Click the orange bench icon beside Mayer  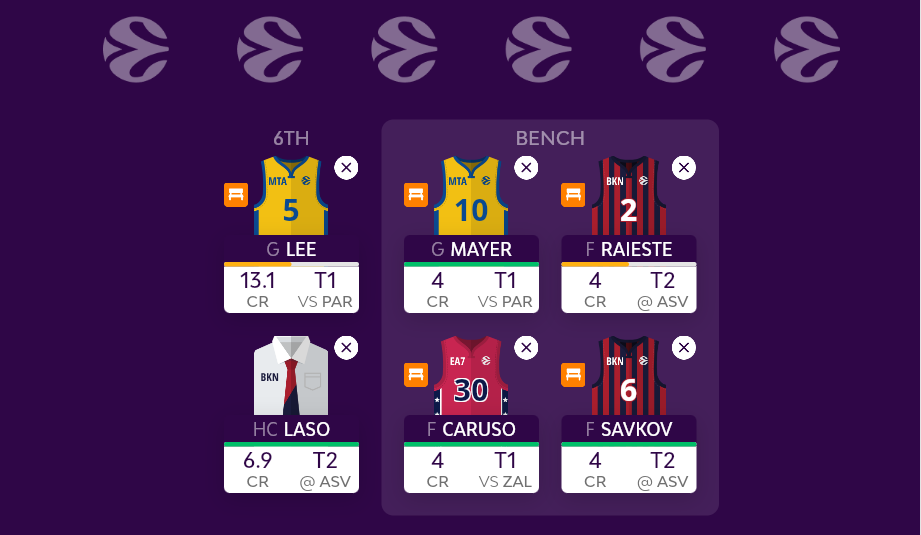pos(416,195)
